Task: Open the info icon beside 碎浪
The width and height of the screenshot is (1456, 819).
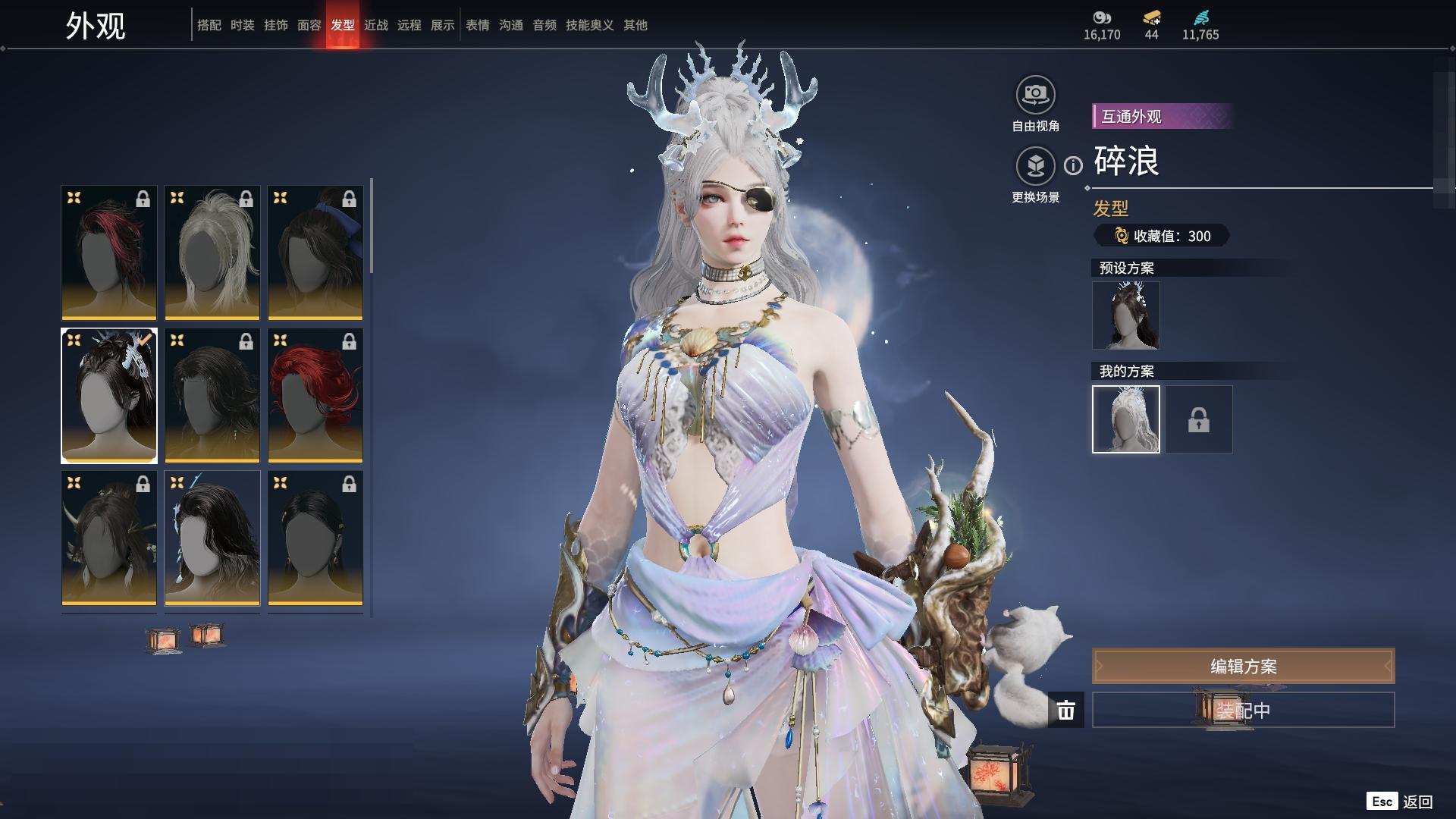Action: coord(1073,165)
